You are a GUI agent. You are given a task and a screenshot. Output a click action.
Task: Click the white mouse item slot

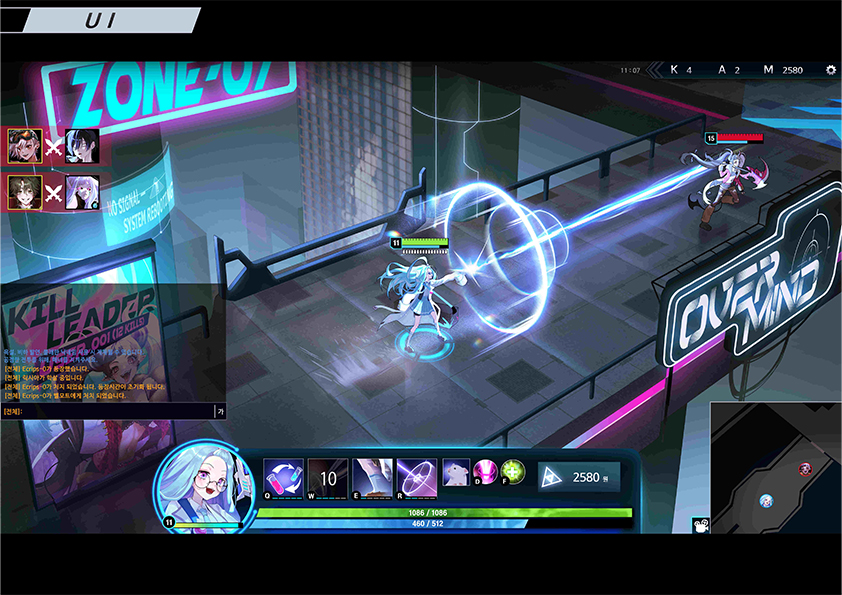click(x=456, y=473)
